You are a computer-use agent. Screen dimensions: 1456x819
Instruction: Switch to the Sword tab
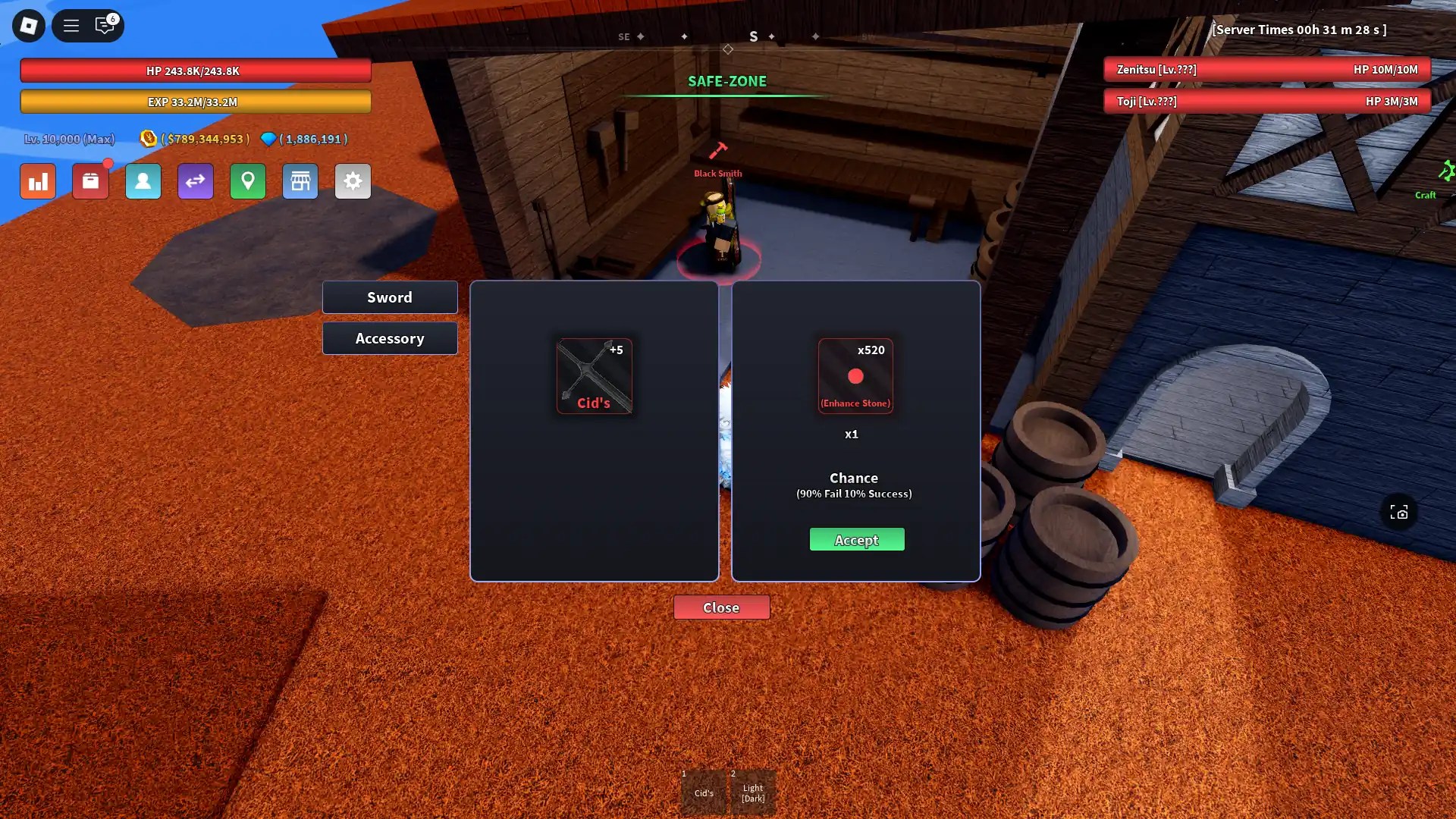point(390,297)
